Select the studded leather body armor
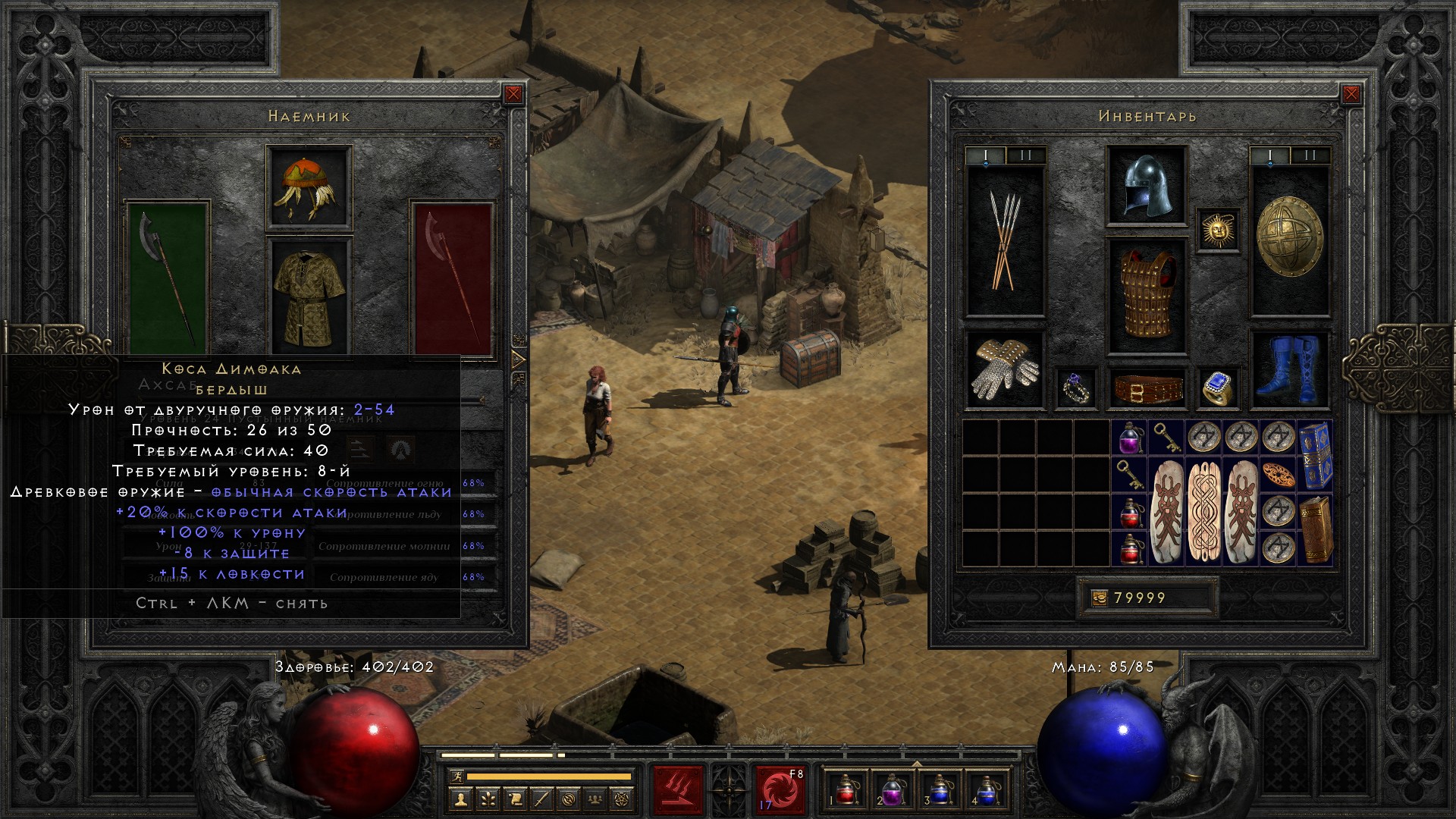 (1146, 296)
